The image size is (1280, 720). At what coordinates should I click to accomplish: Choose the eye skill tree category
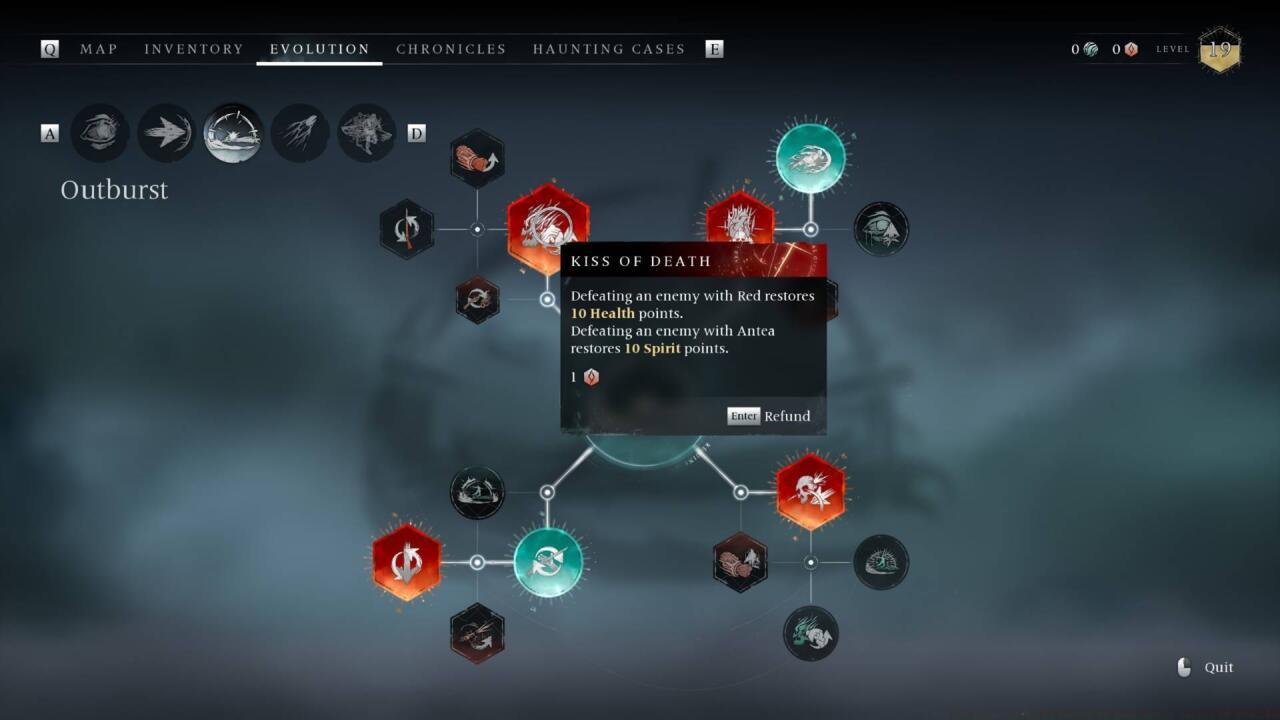[100, 133]
